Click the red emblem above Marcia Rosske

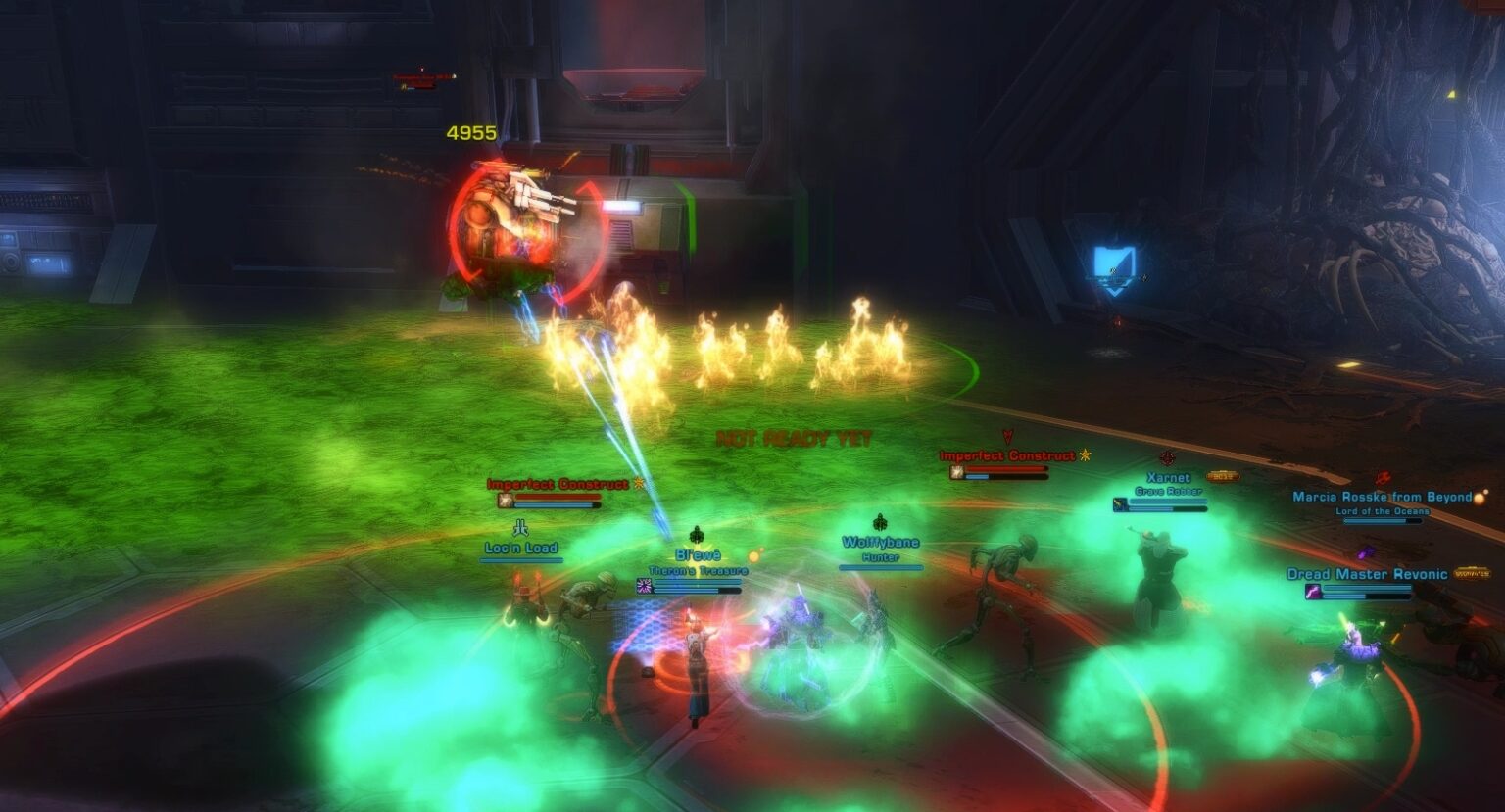(x=1383, y=478)
